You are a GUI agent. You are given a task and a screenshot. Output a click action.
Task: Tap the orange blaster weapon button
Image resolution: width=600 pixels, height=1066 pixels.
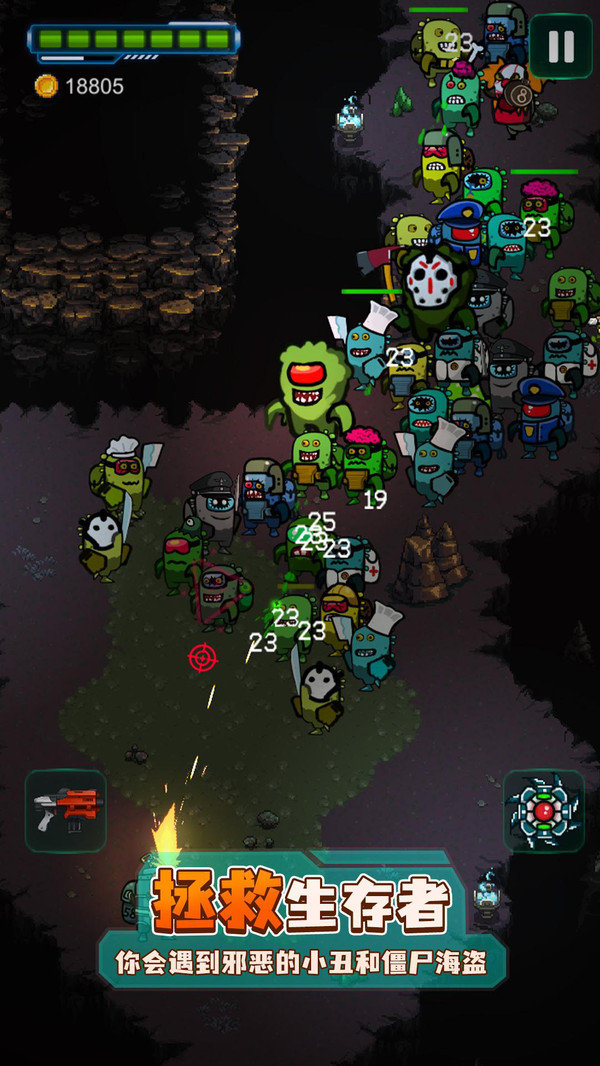click(65, 810)
